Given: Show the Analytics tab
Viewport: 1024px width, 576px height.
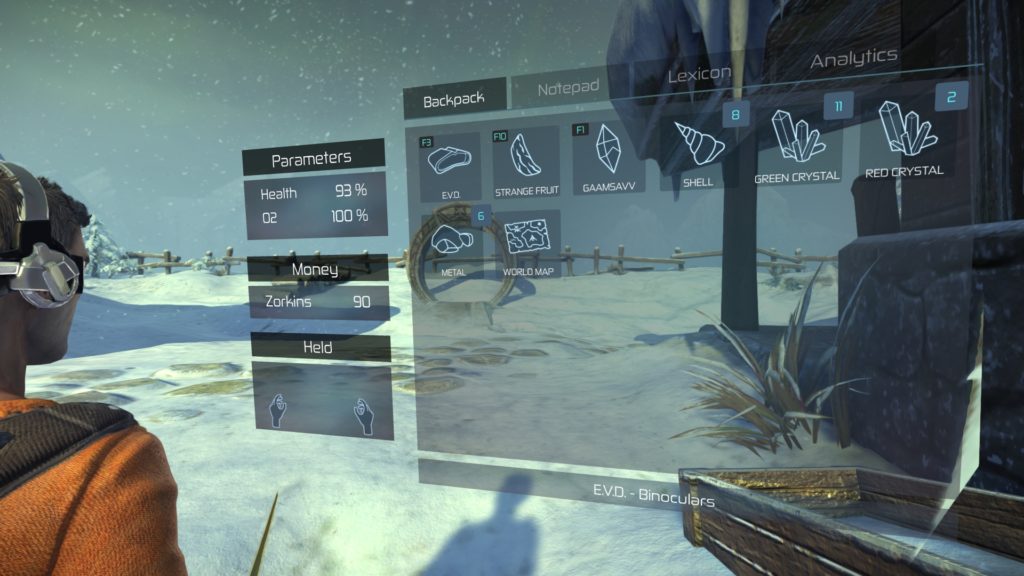Looking at the screenshot, I should 853,58.
